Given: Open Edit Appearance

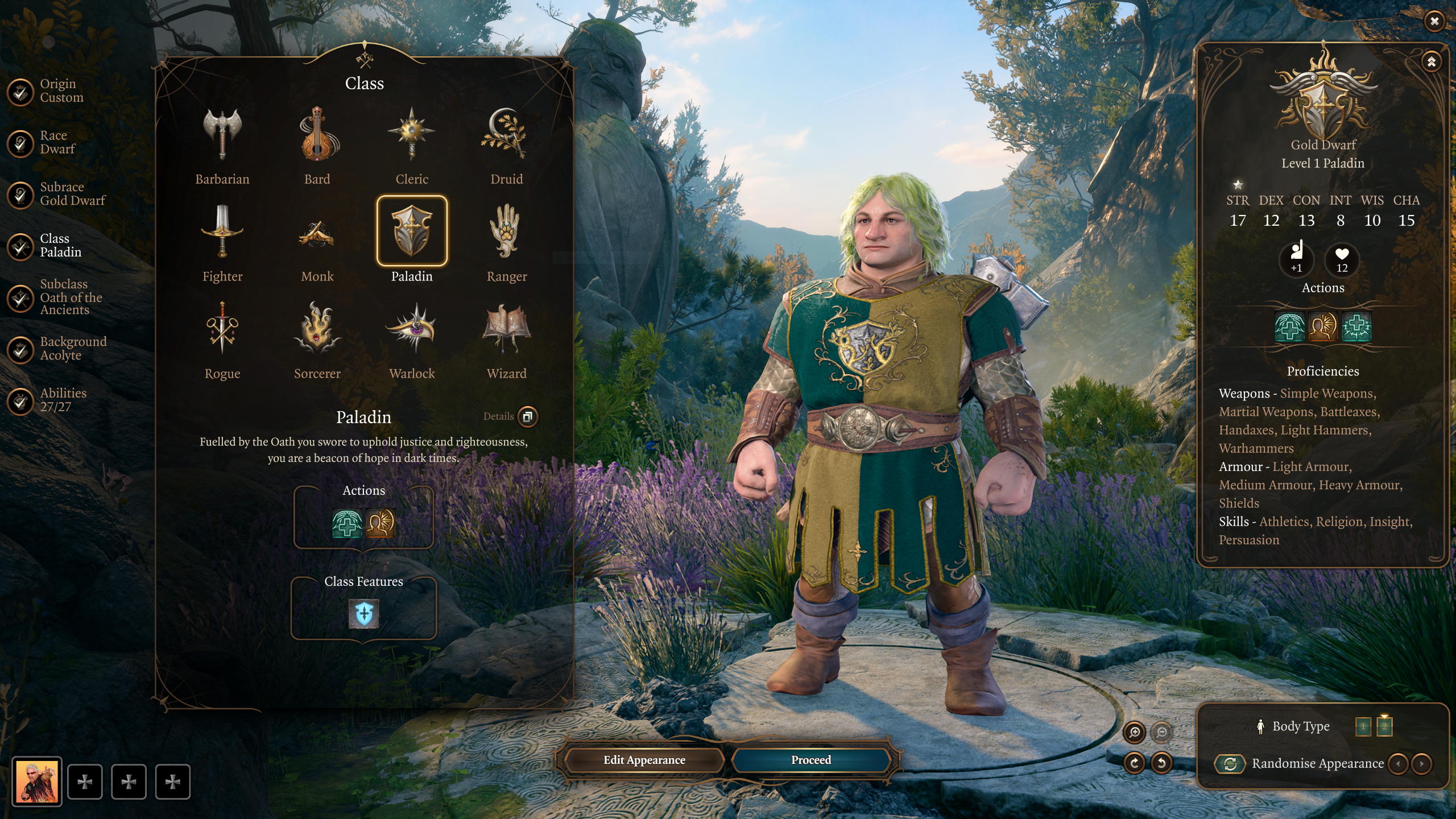Looking at the screenshot, I should click(x=644, y=760).
